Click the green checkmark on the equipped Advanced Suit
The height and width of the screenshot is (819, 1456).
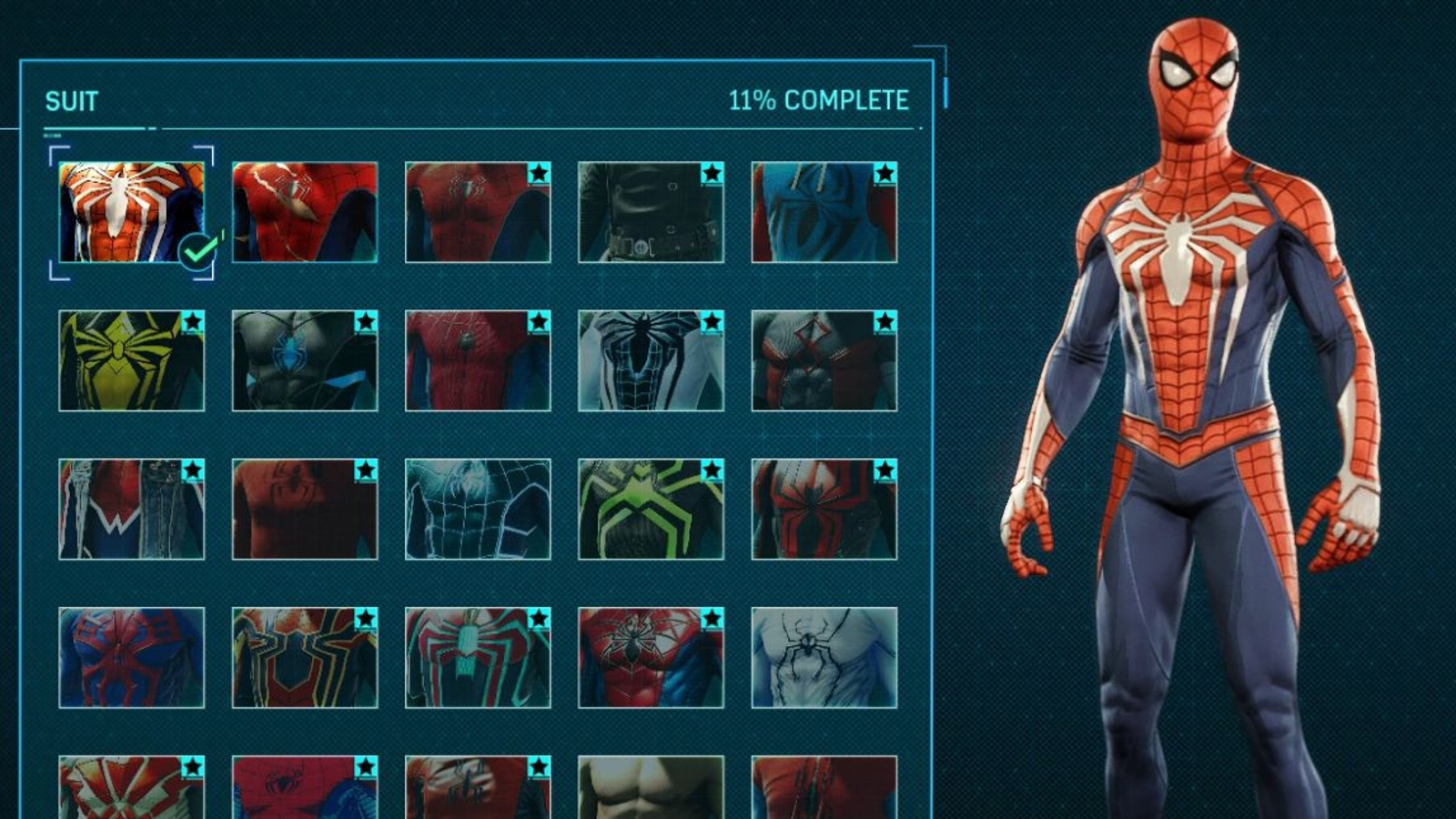click(197, 252)
